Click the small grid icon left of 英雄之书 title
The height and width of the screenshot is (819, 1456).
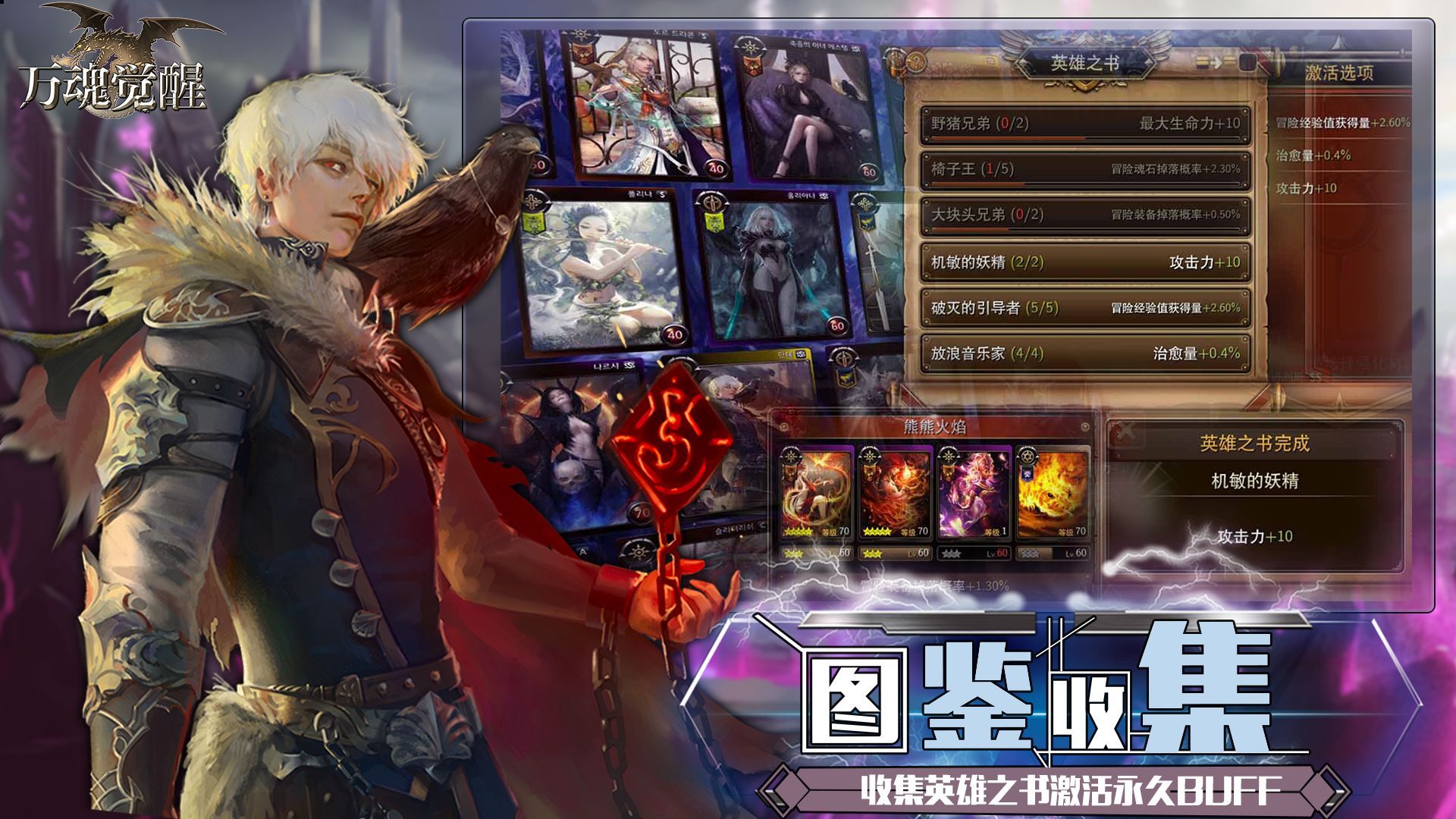990,62
